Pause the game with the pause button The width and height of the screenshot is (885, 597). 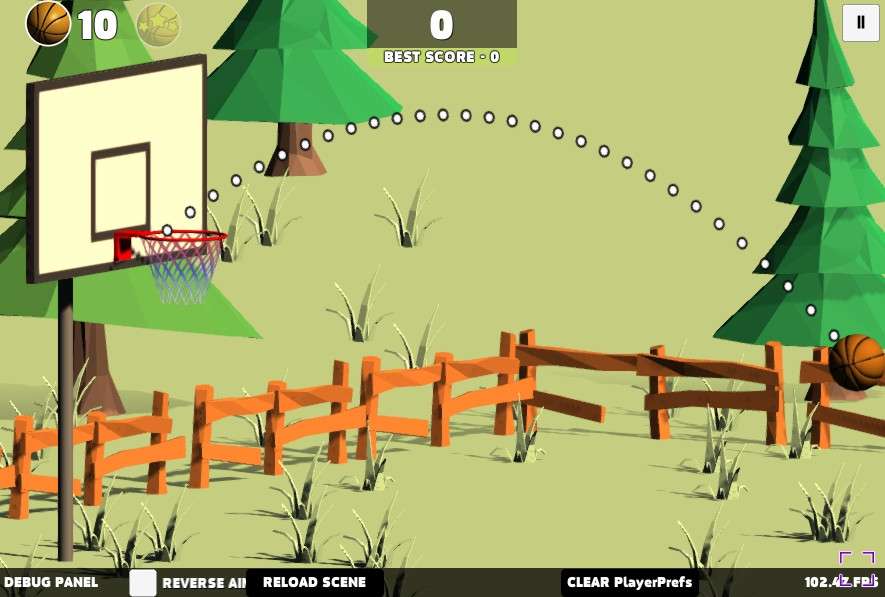[x=860, y=23]
